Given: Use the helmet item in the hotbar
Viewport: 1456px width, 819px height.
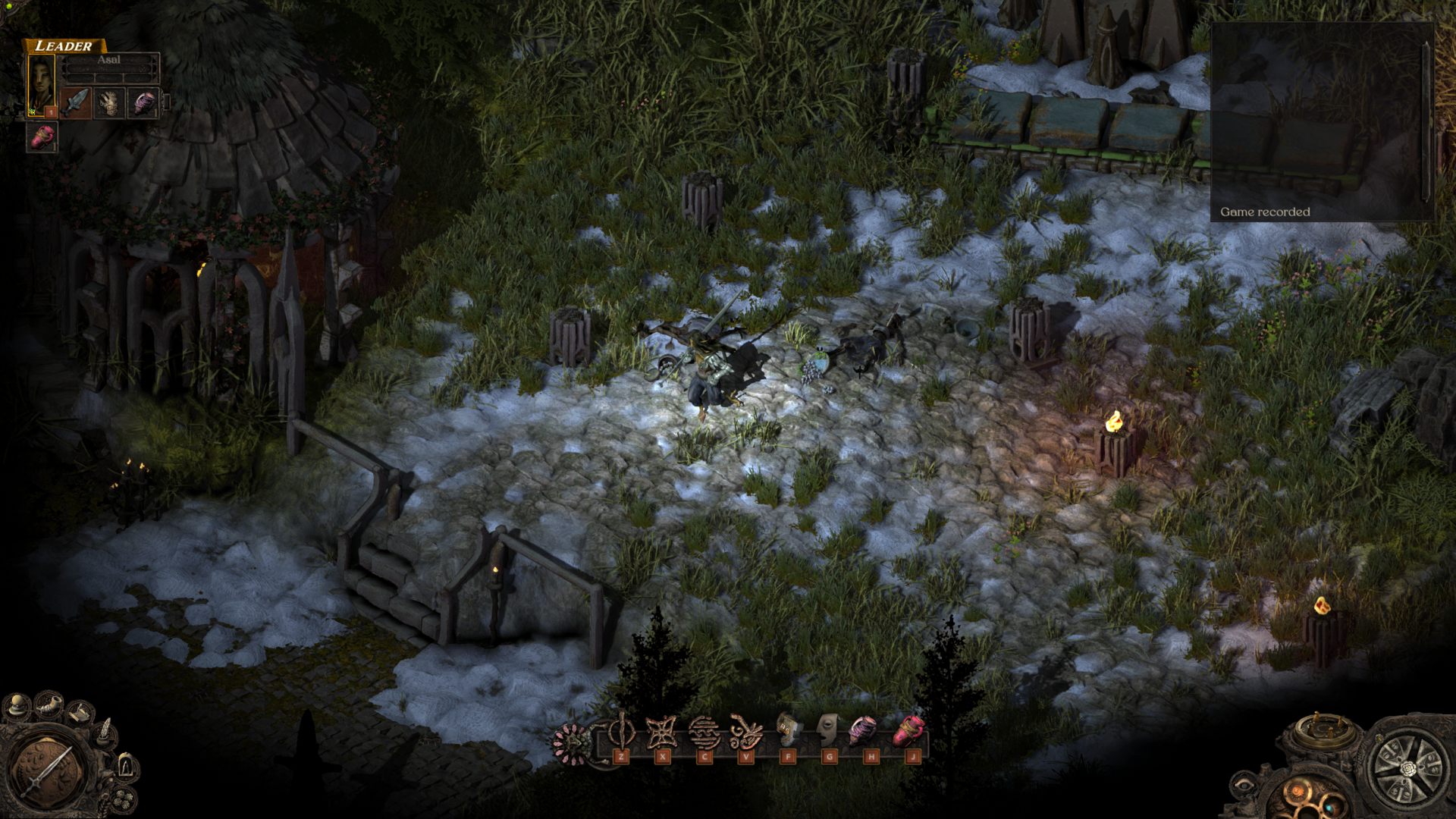Looking at the screenshot, I should 788,732.
